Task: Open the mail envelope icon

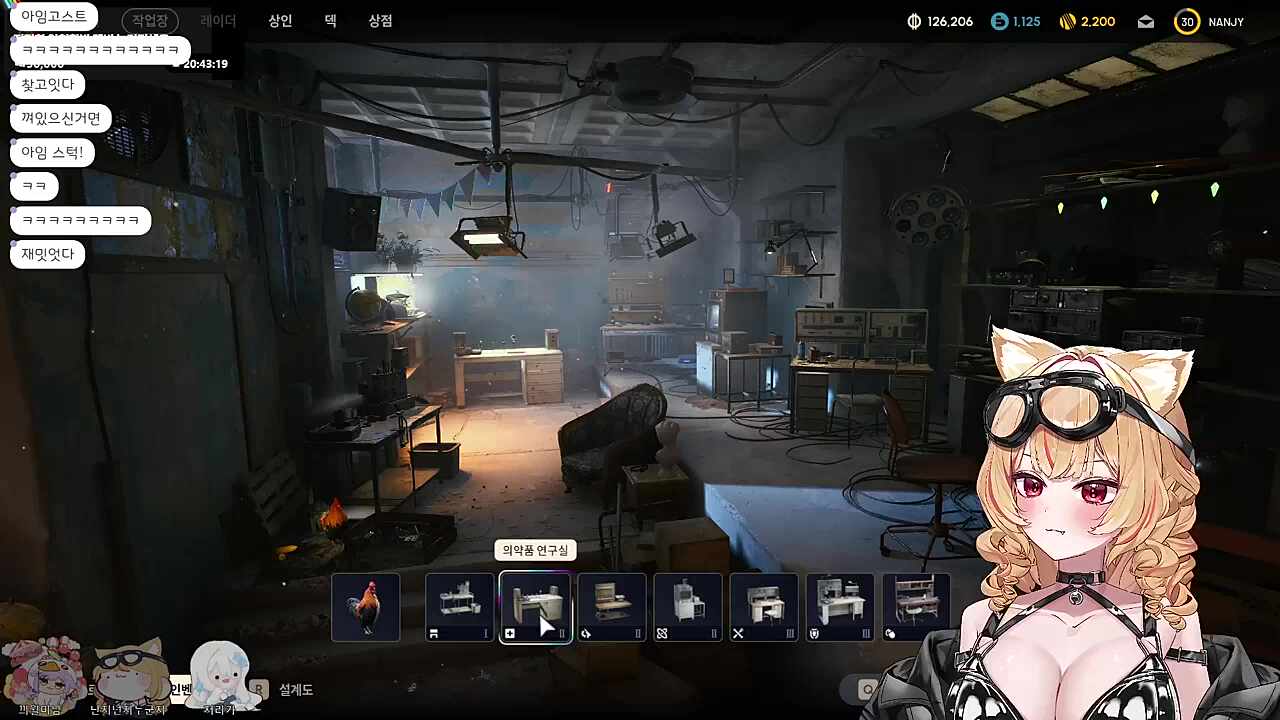Action: 1146,22
